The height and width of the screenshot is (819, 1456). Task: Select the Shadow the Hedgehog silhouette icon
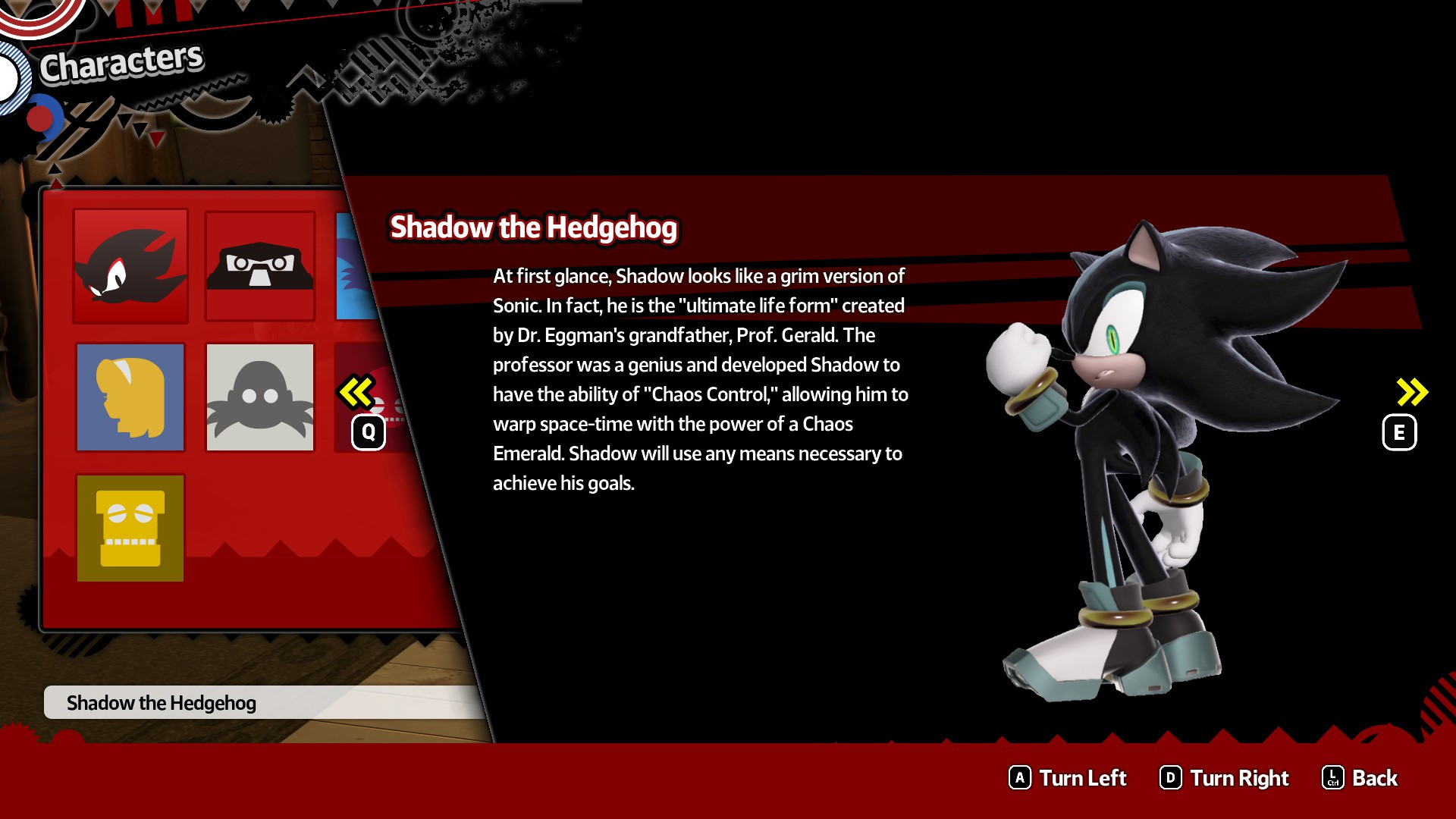coord(130,267)
